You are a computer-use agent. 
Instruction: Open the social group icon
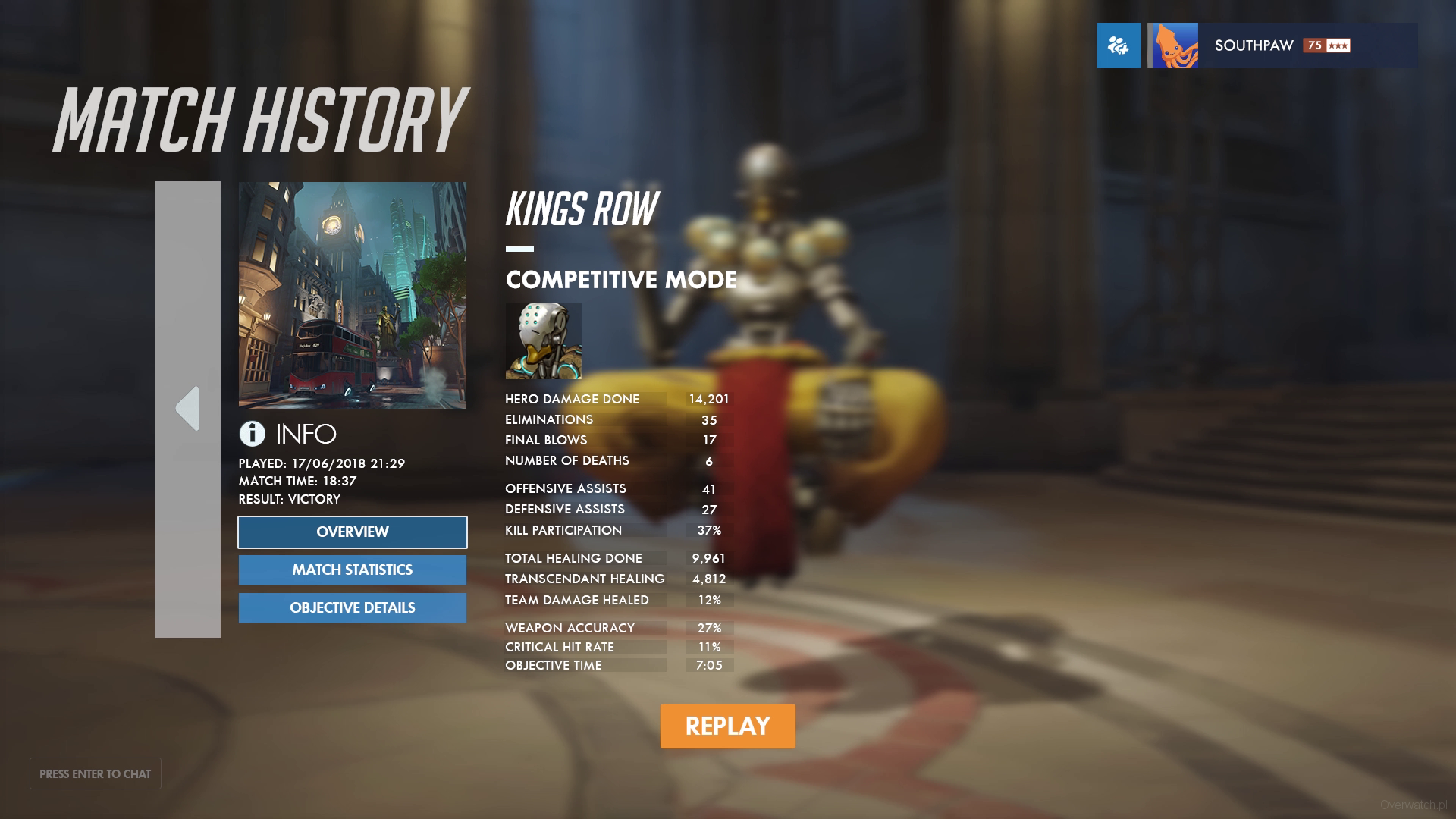[1118, 45]
